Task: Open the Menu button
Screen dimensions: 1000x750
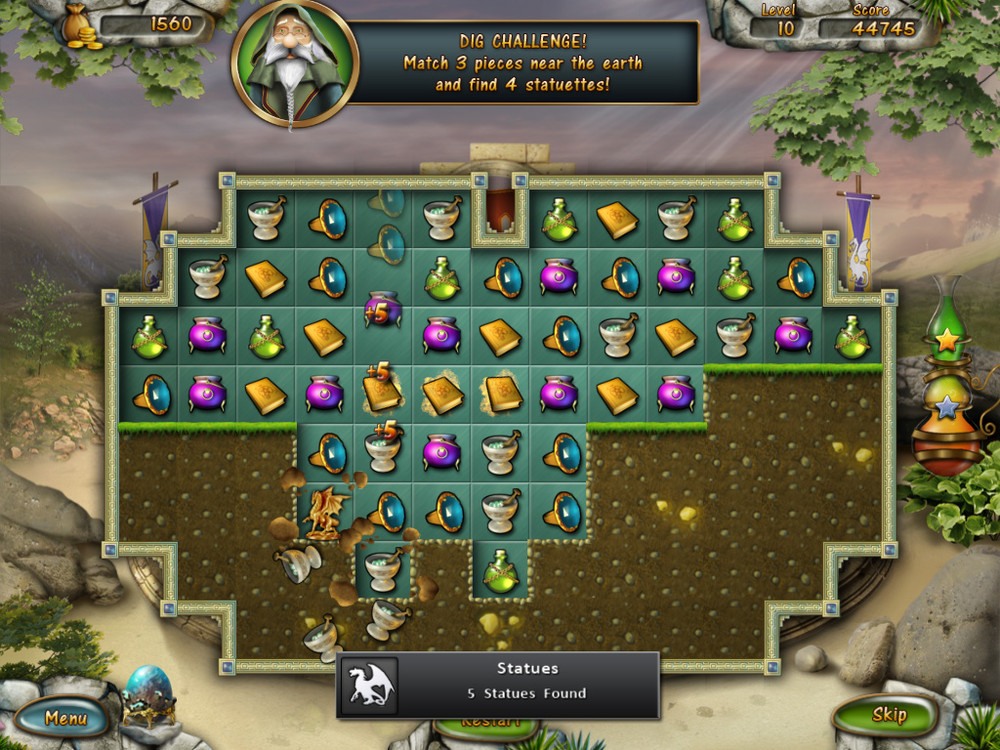Action: coord(66,717)
